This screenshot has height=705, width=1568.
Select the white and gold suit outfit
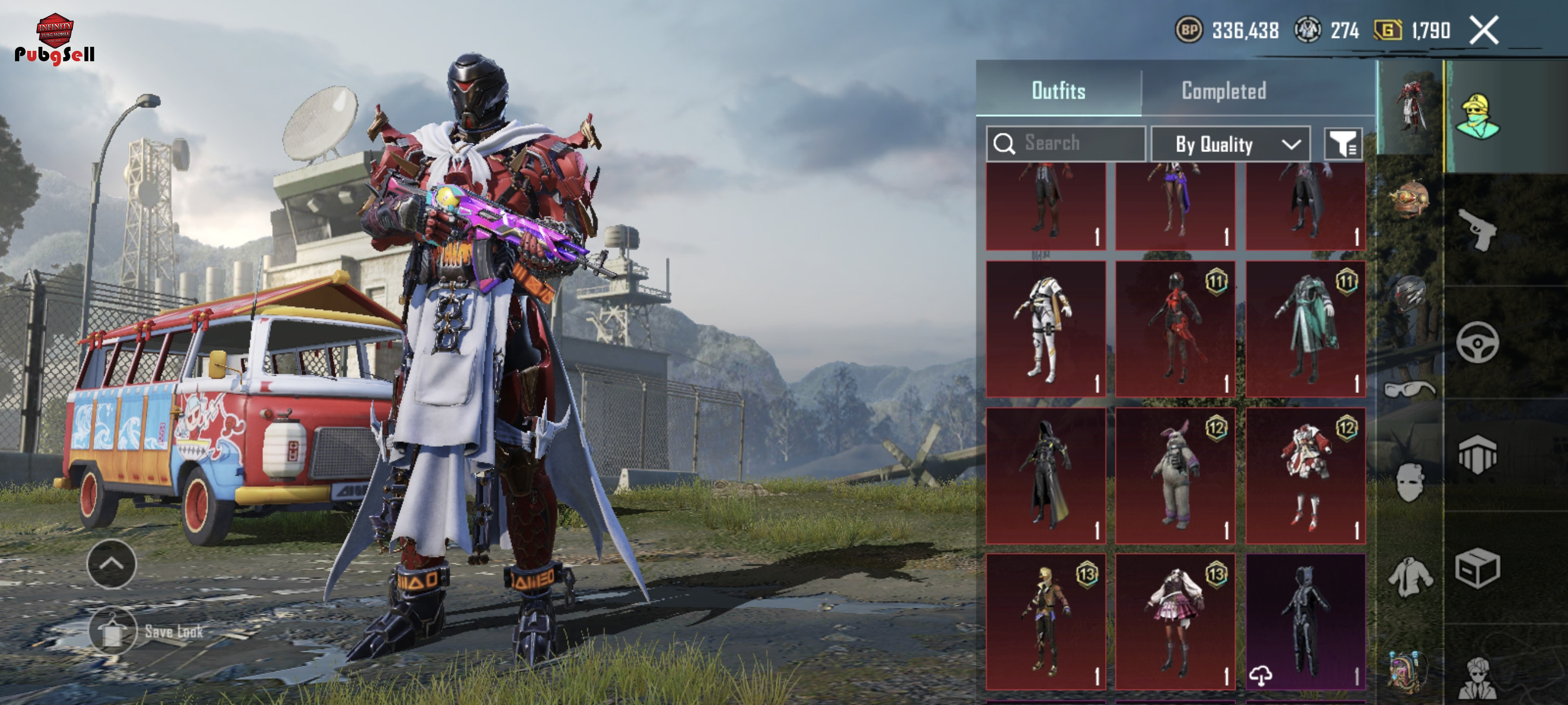point(1045,329)
